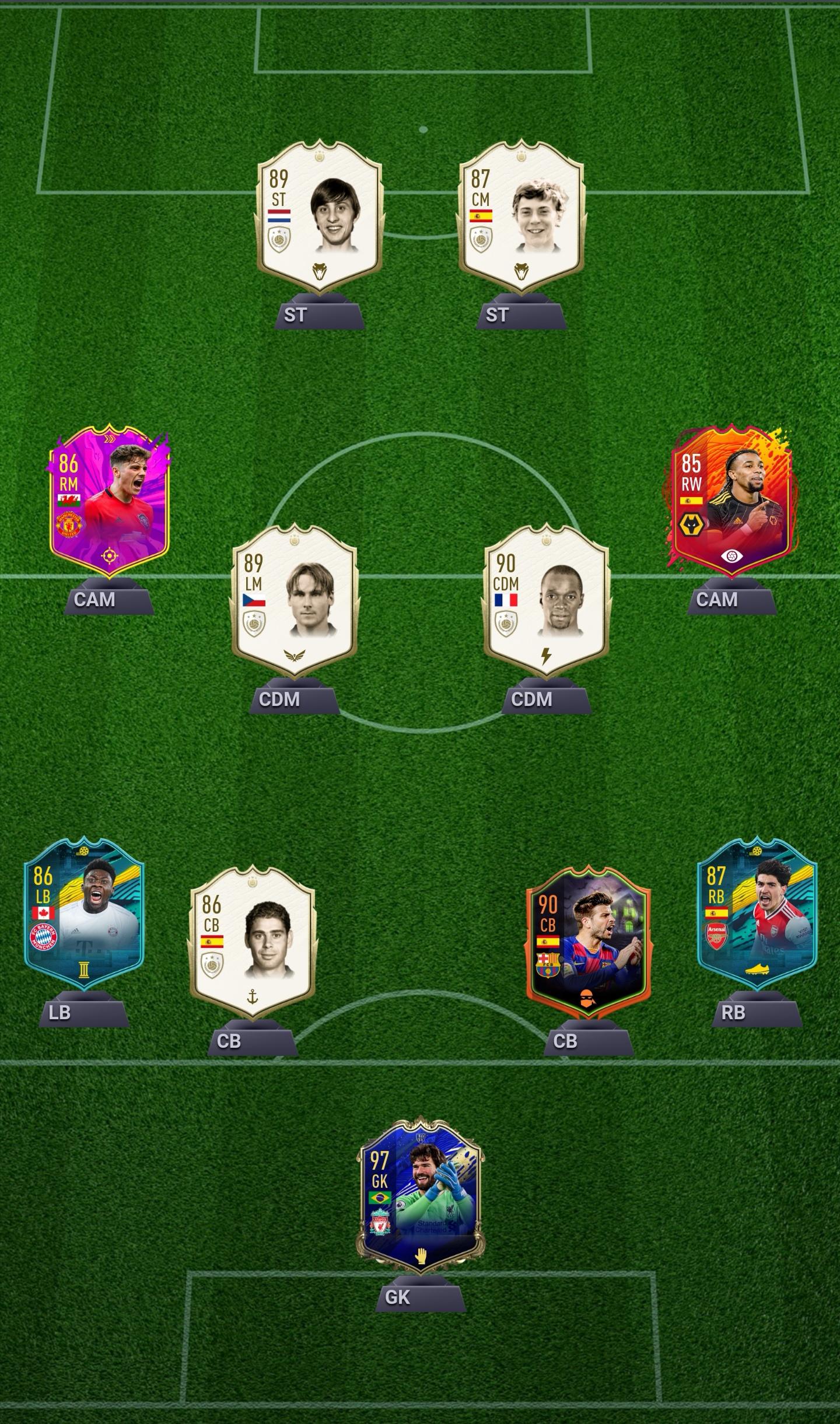Screen dimensions: 840x1424
Task: Choose the 97 GK Liverpool goalkeeper card
Action: pos(421,1196)
